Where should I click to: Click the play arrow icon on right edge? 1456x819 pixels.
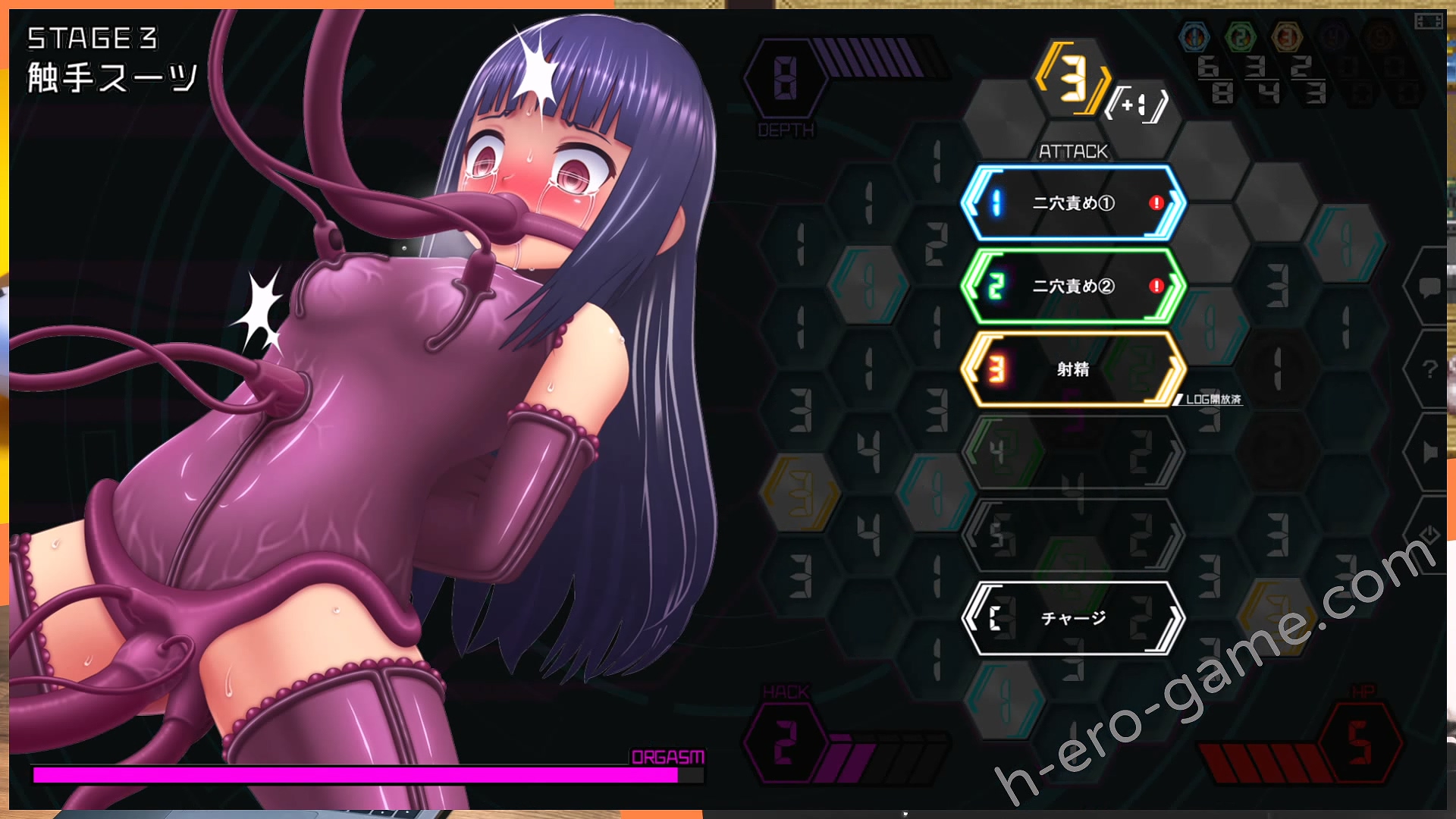tap(1429, 453)
